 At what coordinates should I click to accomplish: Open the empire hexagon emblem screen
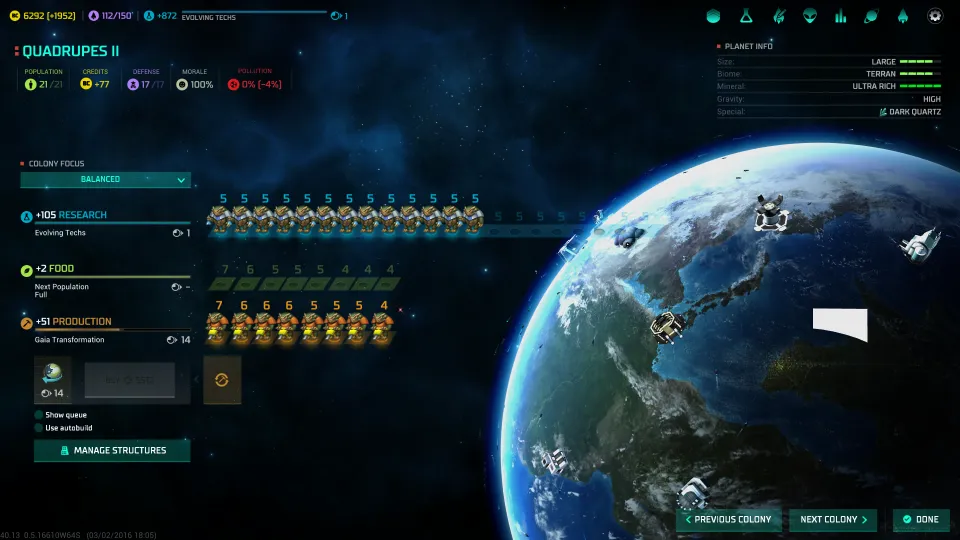[713, 16]
